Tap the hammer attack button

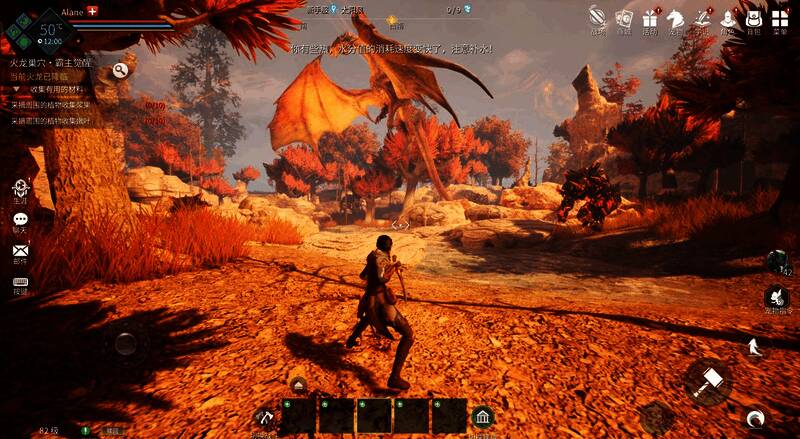click(x=709, y=381)
